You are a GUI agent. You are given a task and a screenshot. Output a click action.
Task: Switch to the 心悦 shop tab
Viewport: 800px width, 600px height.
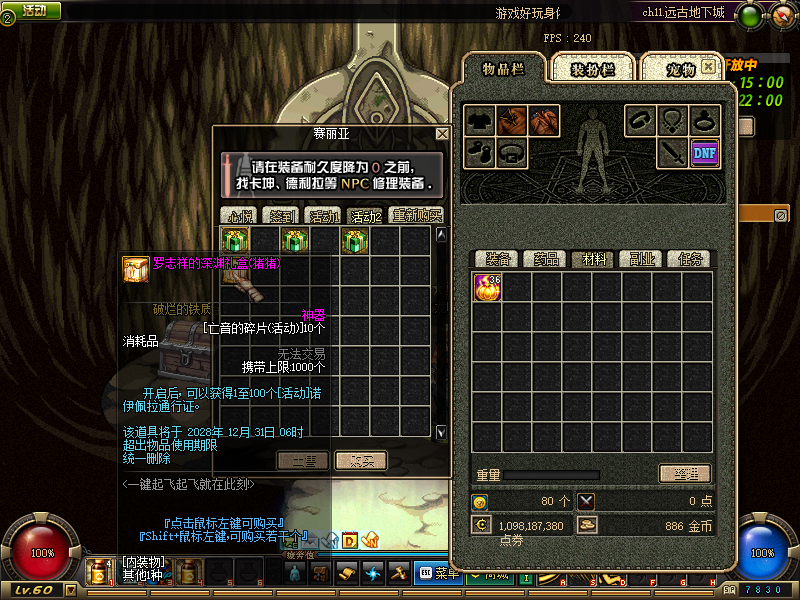coord(239,215)
